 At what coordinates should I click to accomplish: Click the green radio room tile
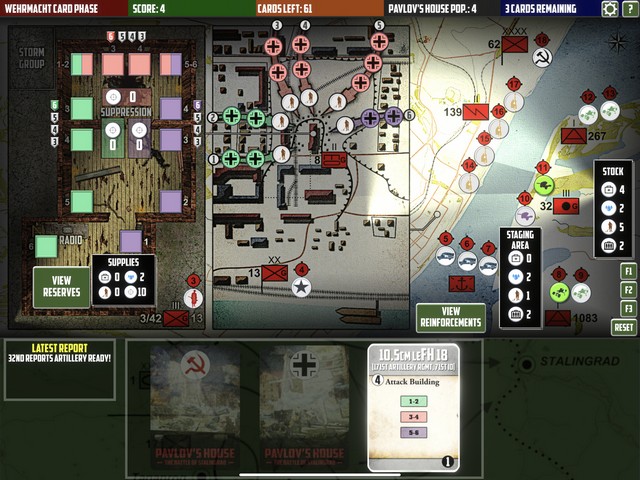(46, 245)
